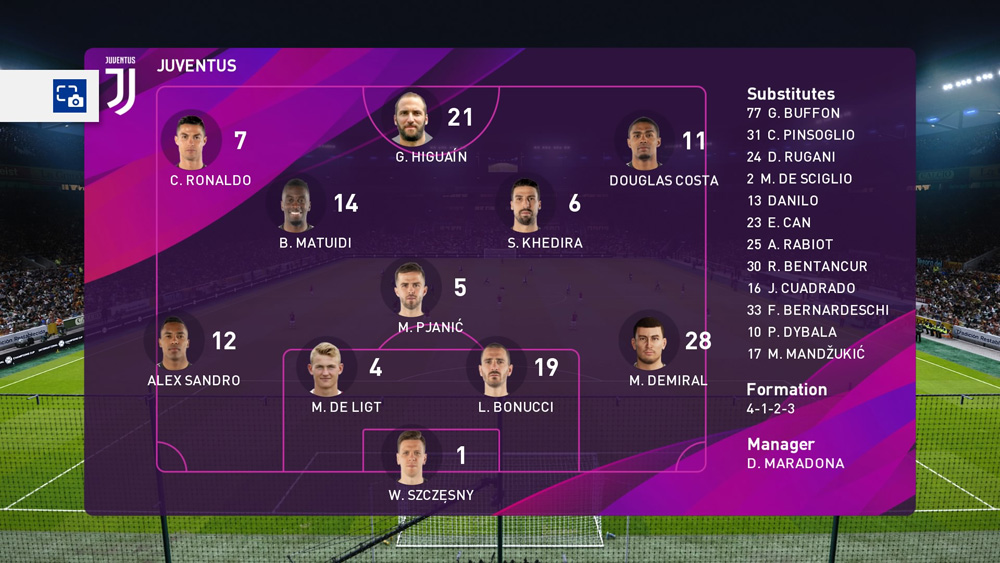
Task: Choose M. Demiral's portrait
Action: tap(648, 342)
